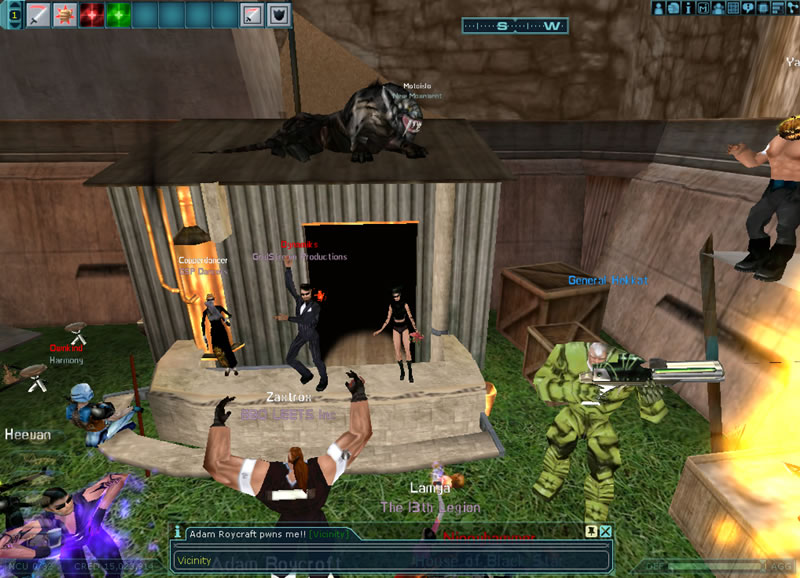Image resolution: width=800 pixels, height=578 pixels.
Task: Open the speech bubble icon in top bar
Action: (749, 8)
